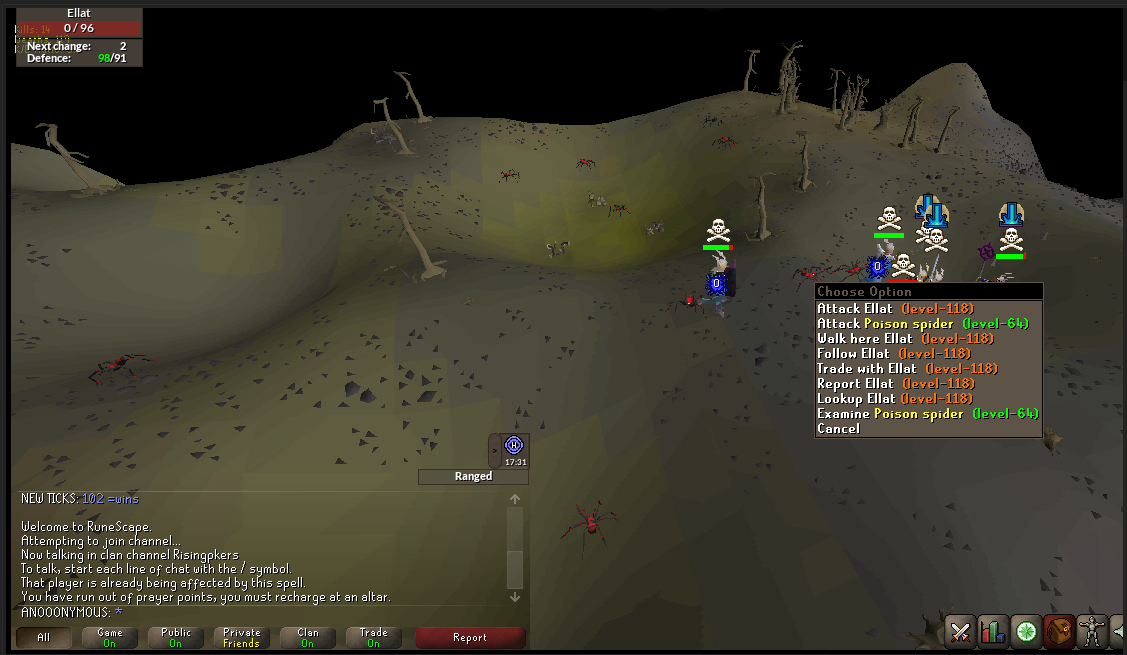Viewport: 1127px width, 655px height.
Task: Open the Worn Equipment armoured figure tab
Action: tap(1092, 632)
